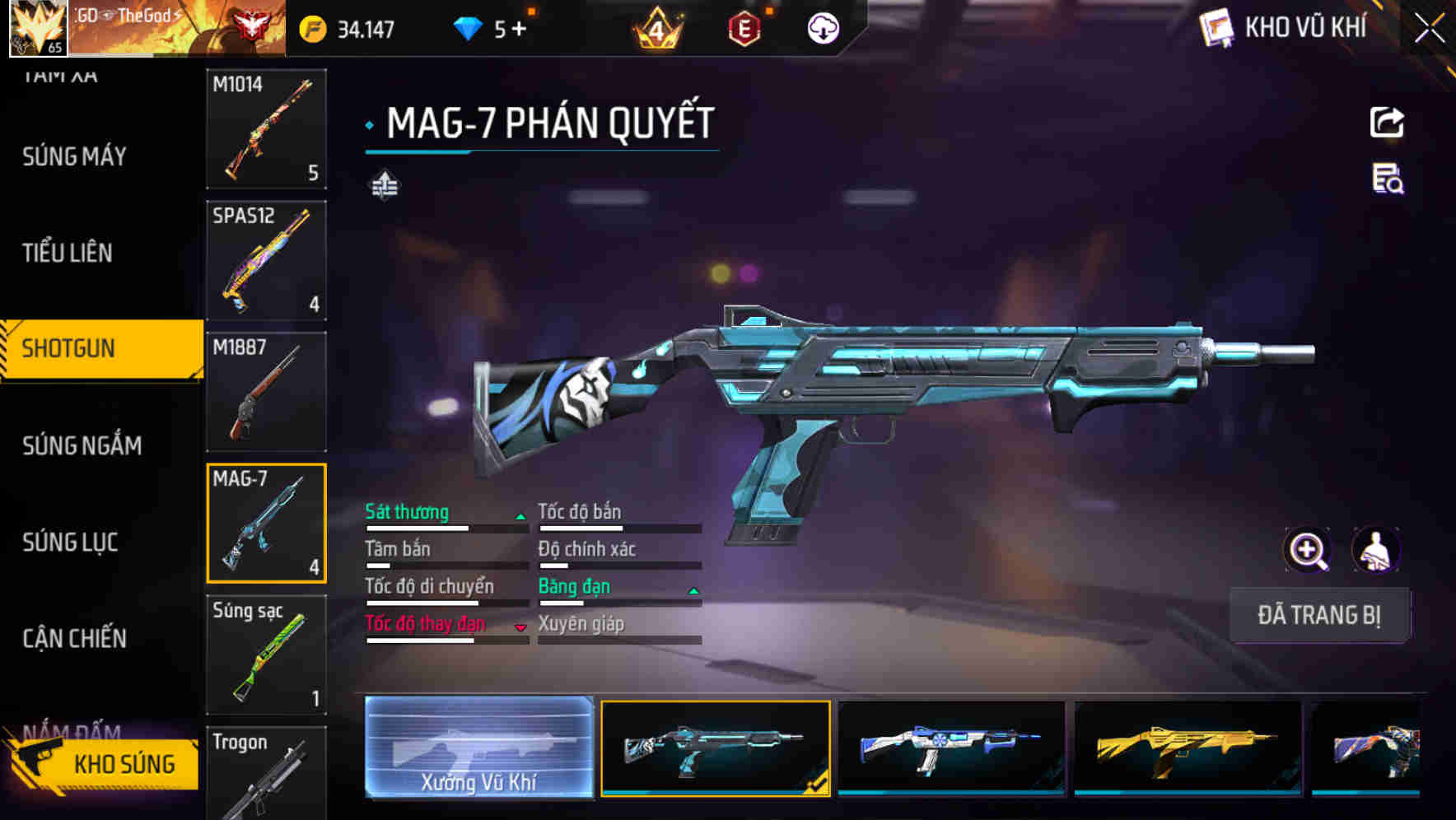Add diamonds with the plus button
1456x820 pixels.
[x=519, y=30]
